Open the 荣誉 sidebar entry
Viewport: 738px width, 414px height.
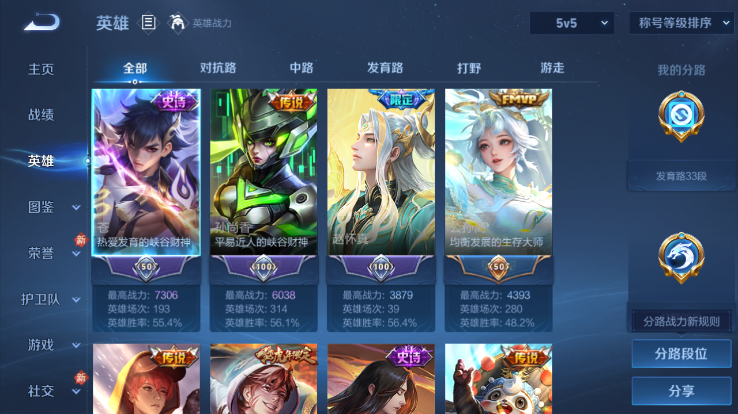coord(41,253)
